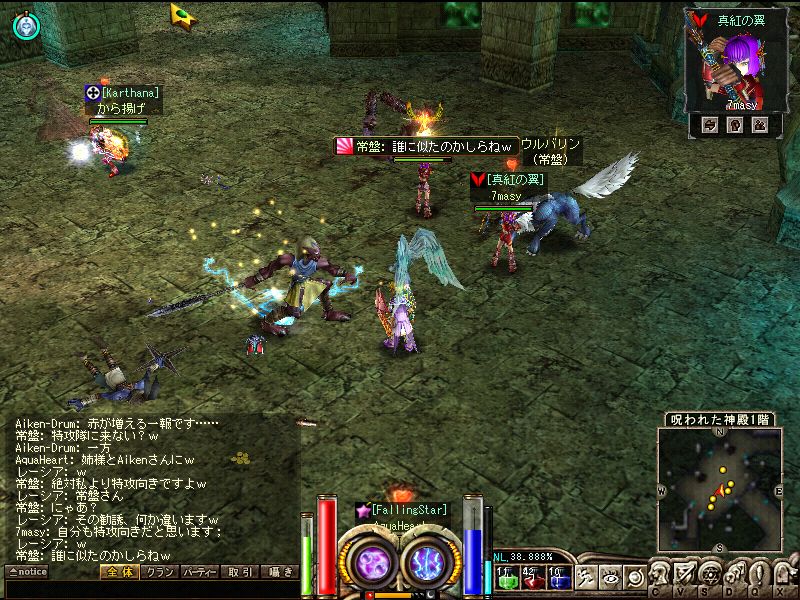Open the inventory window (V)
Image resolution: width=800 pixels, height=600 pixels.
(685, 577)
